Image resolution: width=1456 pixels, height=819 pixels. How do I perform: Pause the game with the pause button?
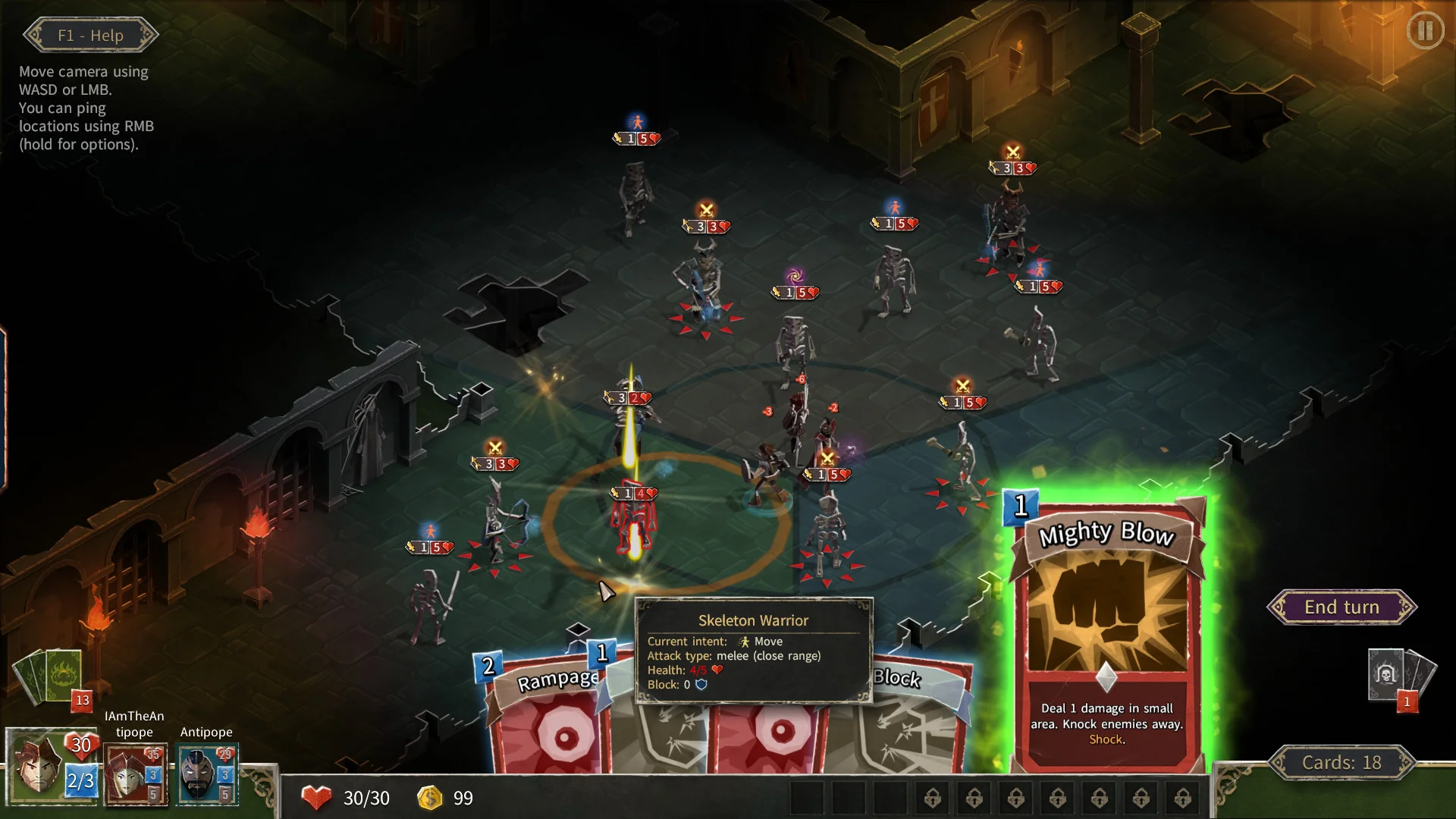click(1425, 31)
